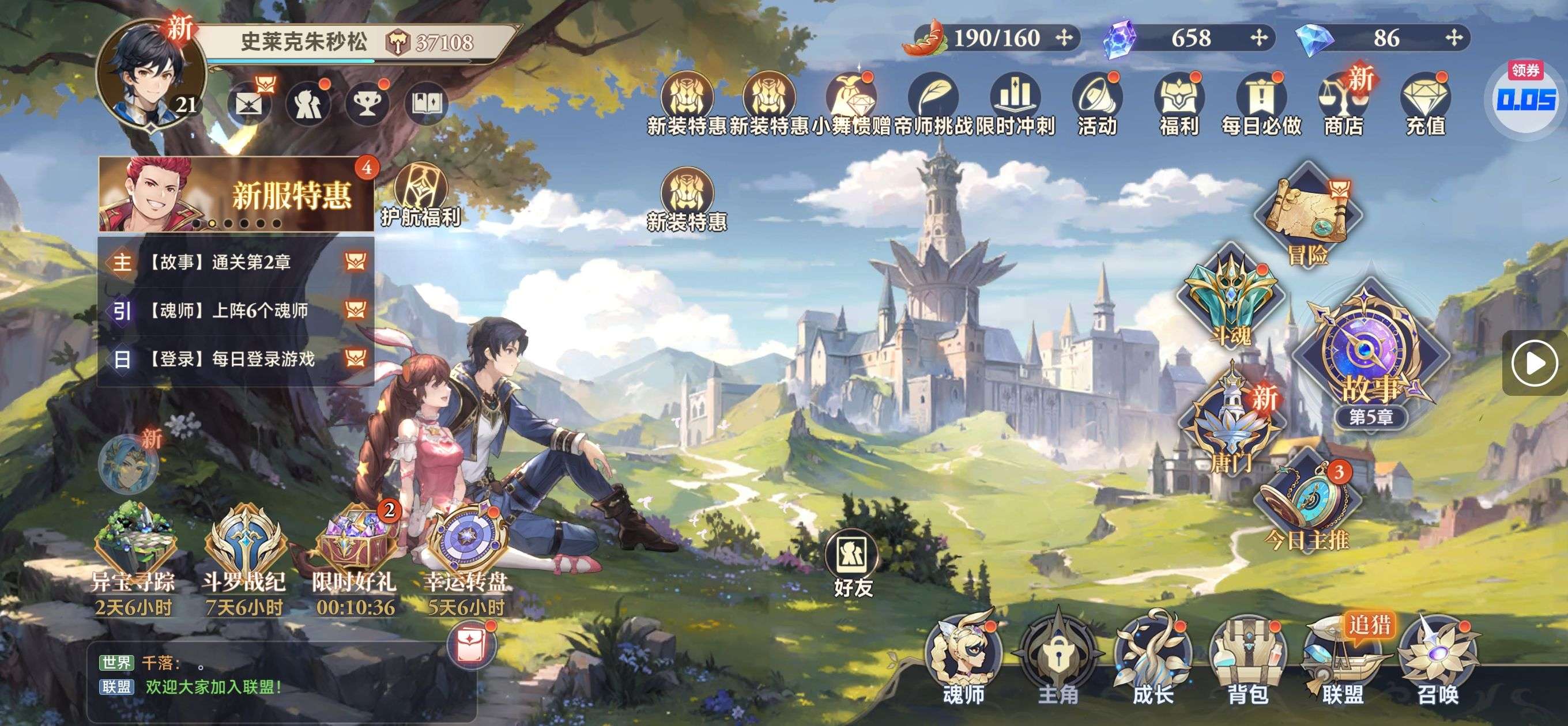Select main quest 通关第2章

point(236,262)
